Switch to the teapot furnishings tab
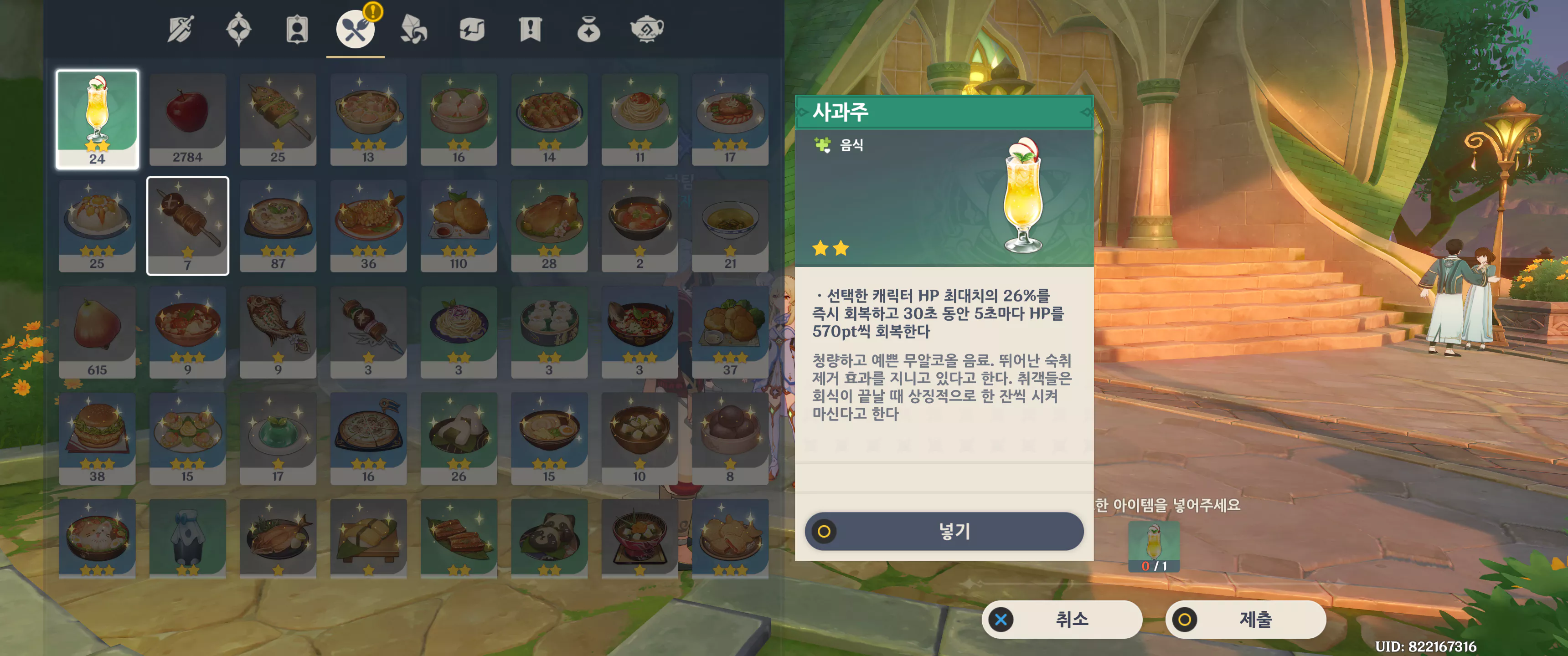Viewport: 1568px width, 656px height. click(646, 29)
